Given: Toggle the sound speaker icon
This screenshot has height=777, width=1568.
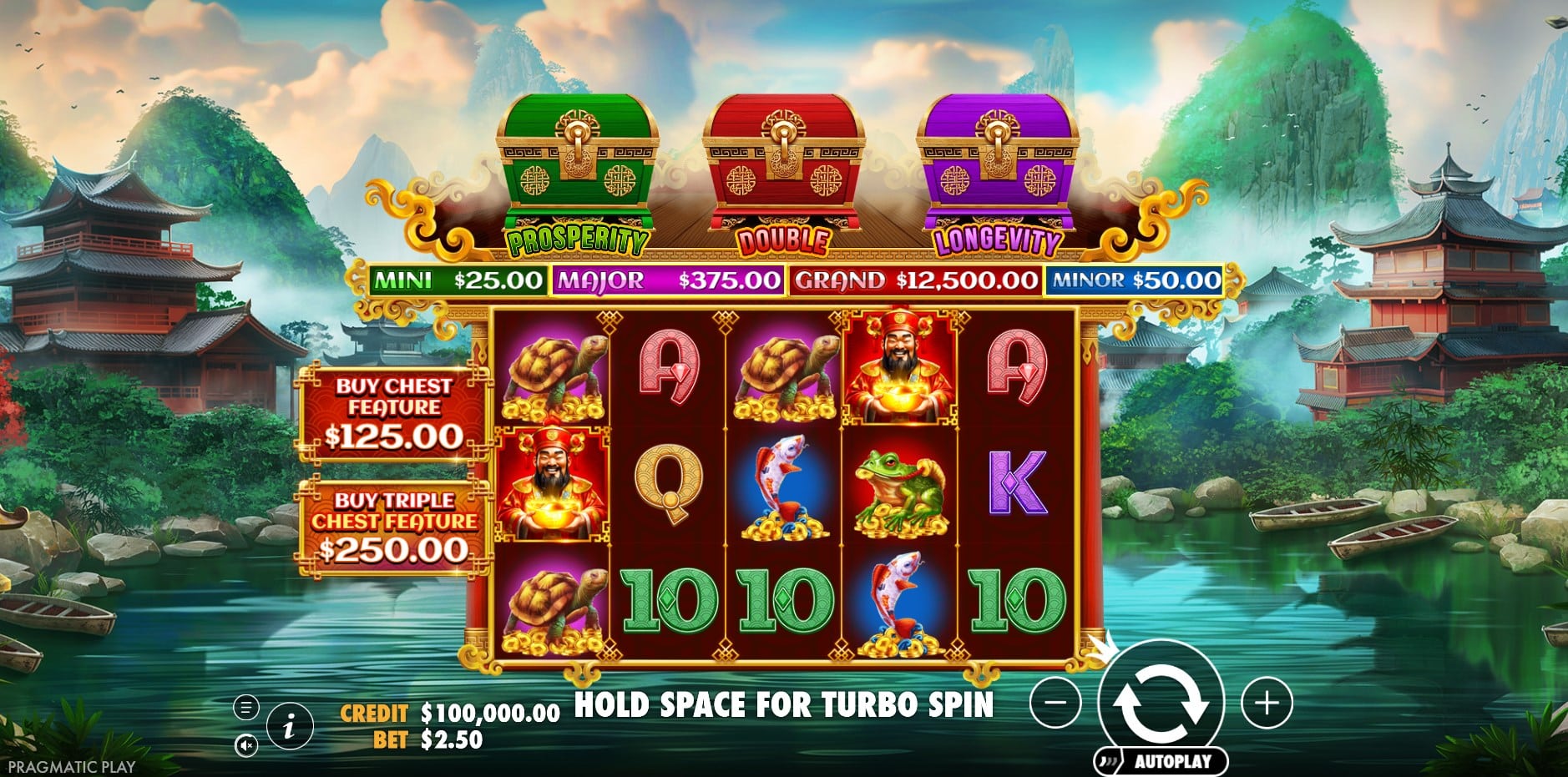Looking at the screenshot, I should [245, 744].
